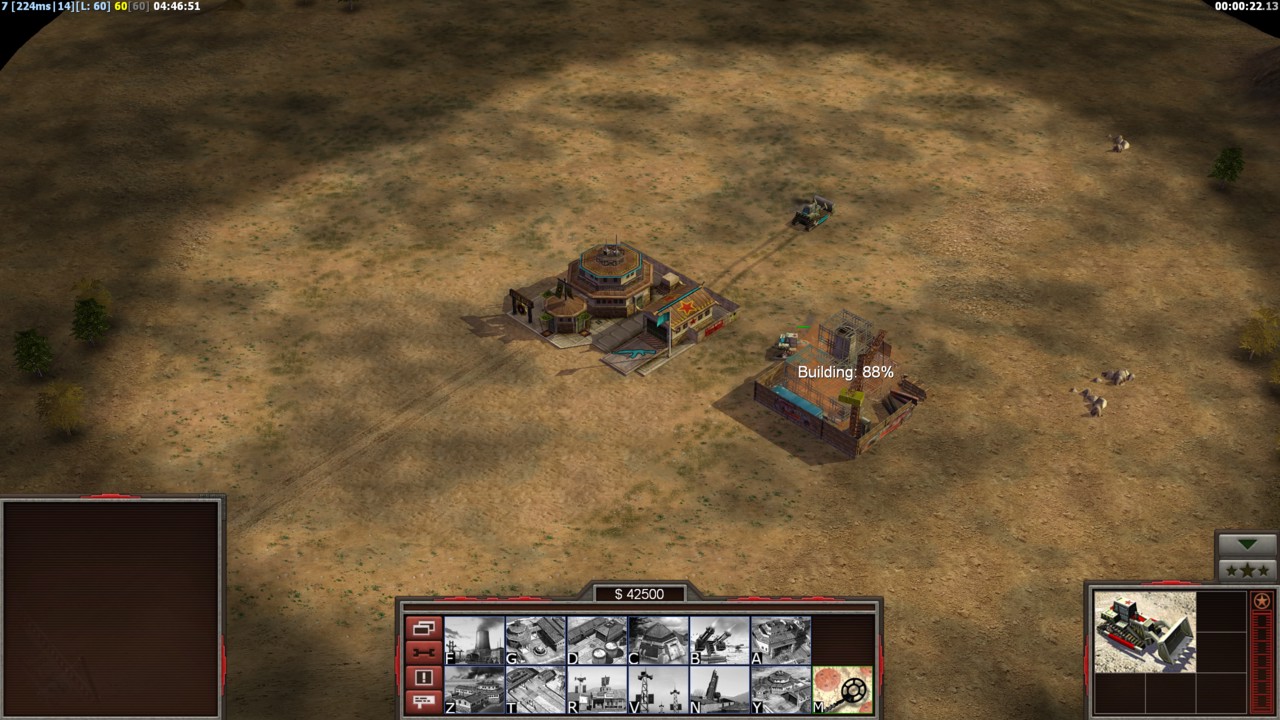
Task: Open the three-star Generals powers button
Action: 1247,570
